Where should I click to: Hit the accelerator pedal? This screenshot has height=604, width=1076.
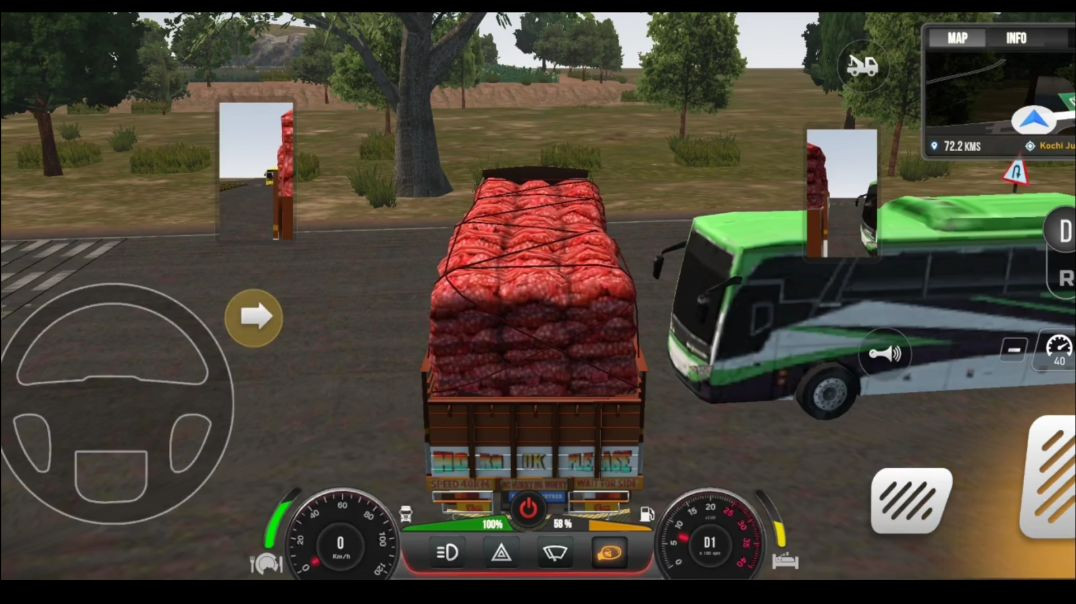point(1050,475)
